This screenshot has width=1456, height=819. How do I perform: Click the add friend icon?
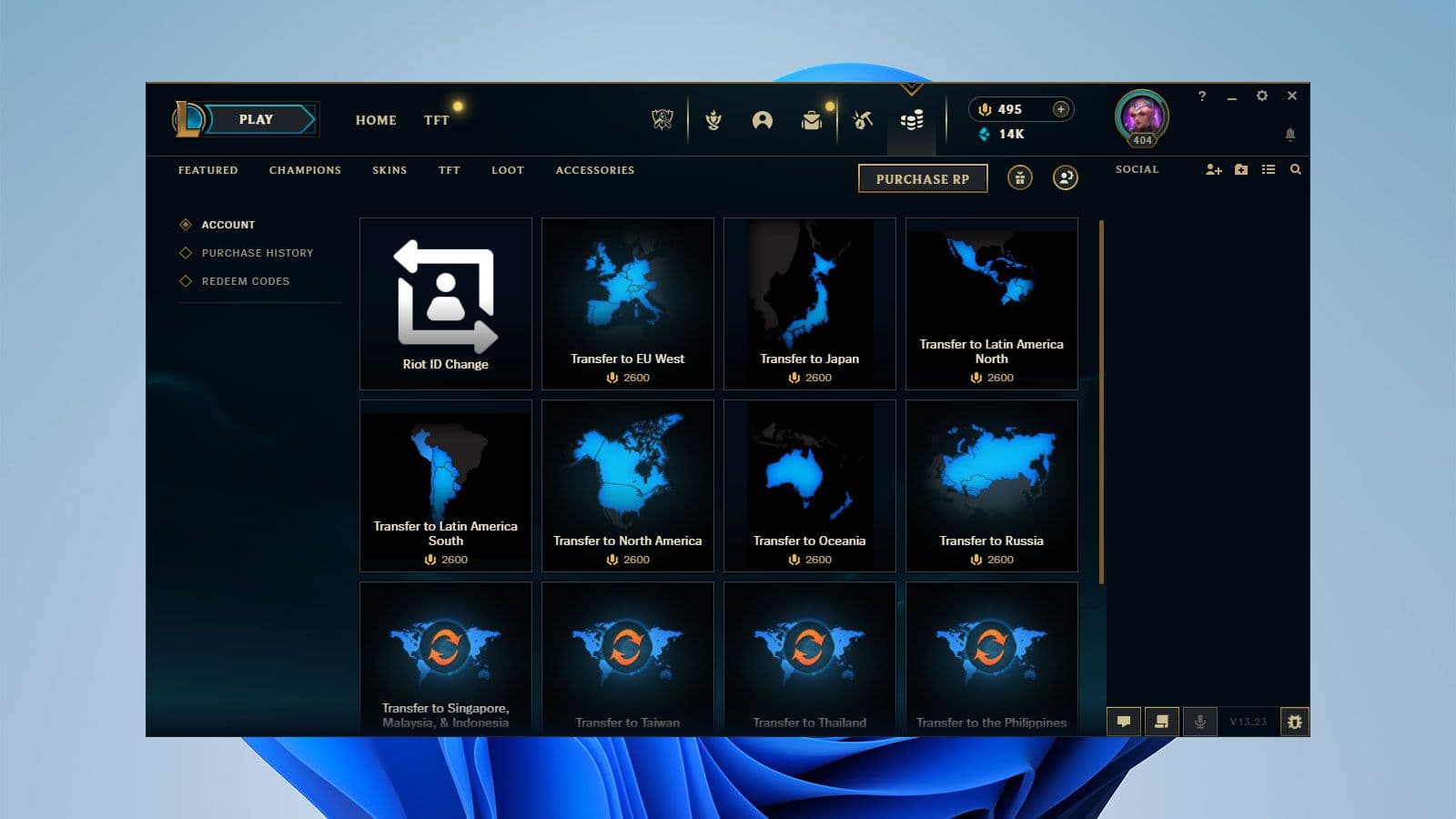pyautogui.click(x=1214, y=169)
